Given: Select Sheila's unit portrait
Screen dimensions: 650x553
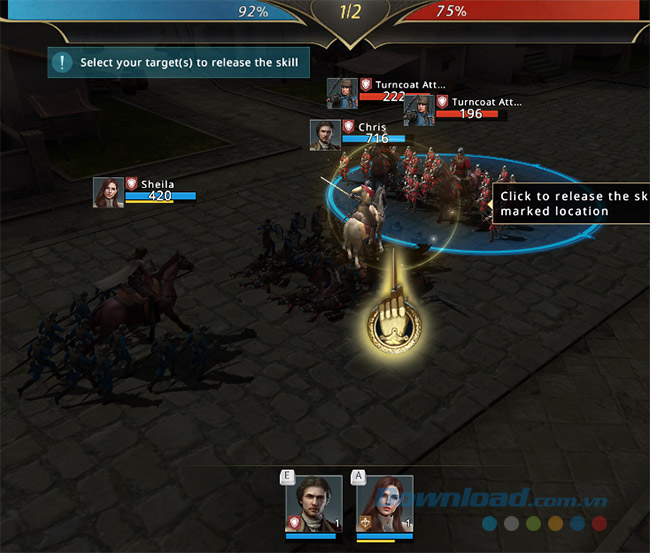Looking at the screenshot, I should click(x=108, y=193).
